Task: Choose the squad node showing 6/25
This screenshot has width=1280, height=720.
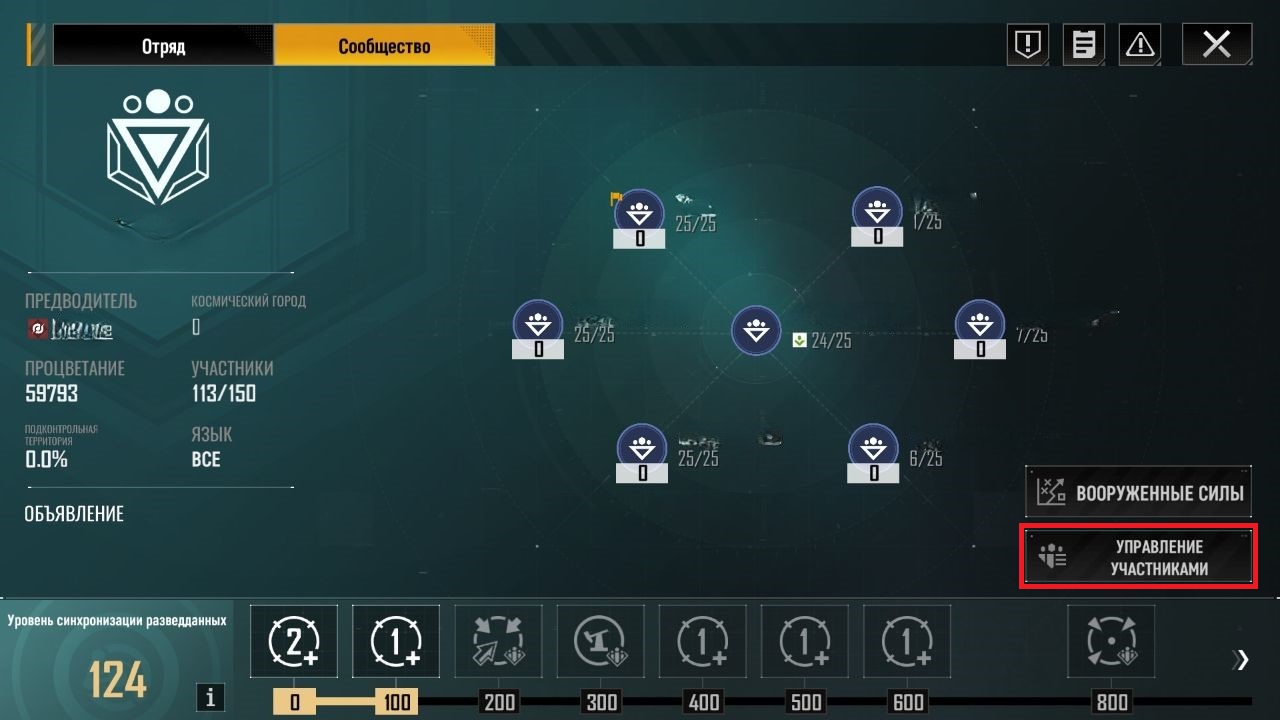Action: click(x=873, y=449)
